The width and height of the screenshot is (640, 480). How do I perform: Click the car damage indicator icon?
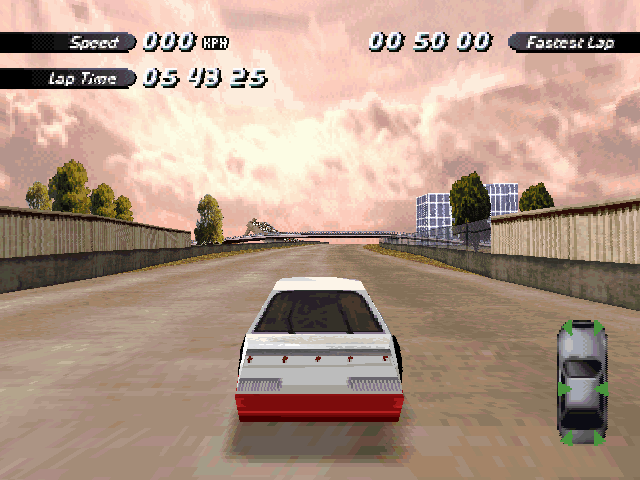581,382
